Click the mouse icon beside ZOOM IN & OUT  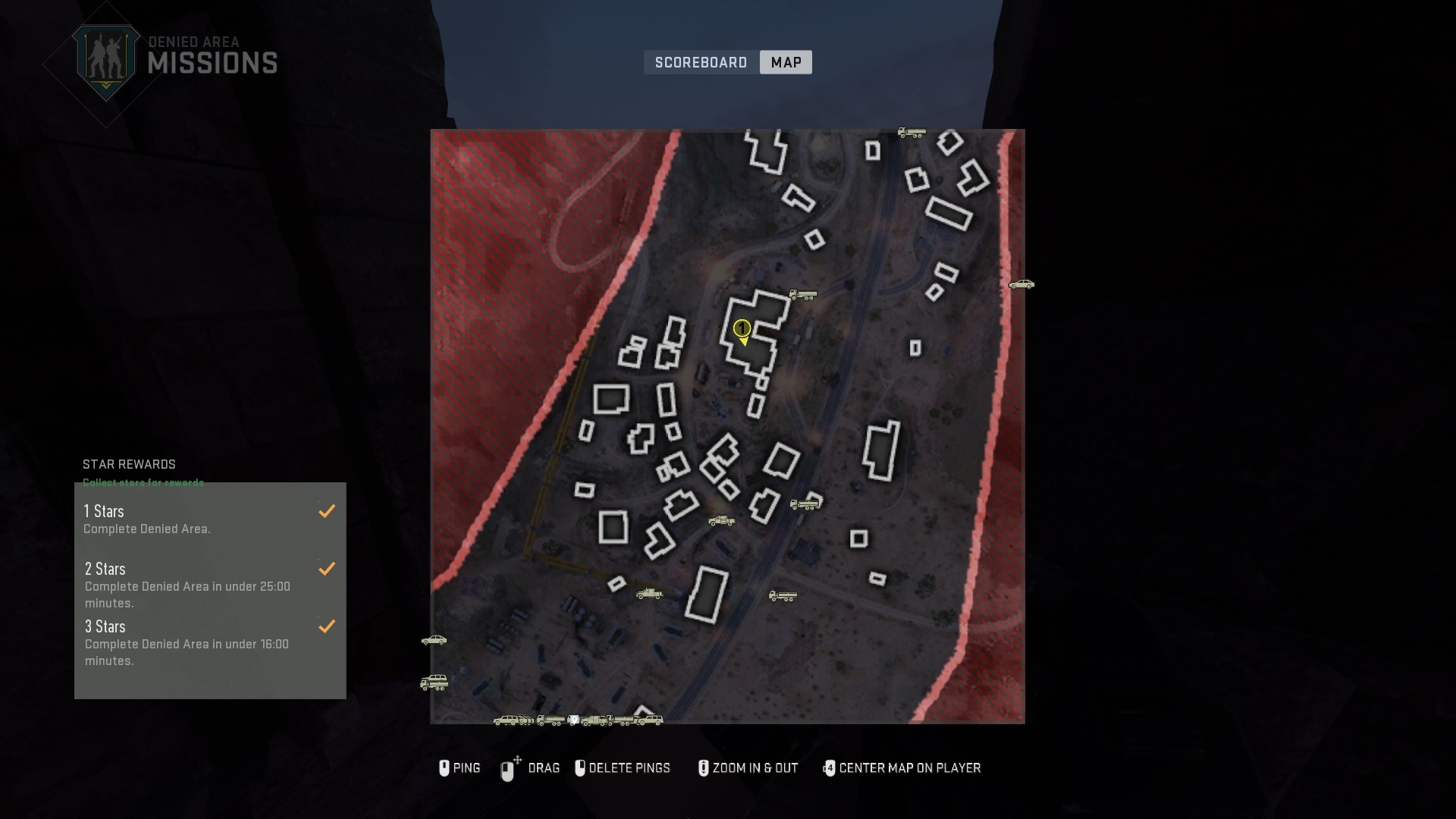tap(703, 768)
